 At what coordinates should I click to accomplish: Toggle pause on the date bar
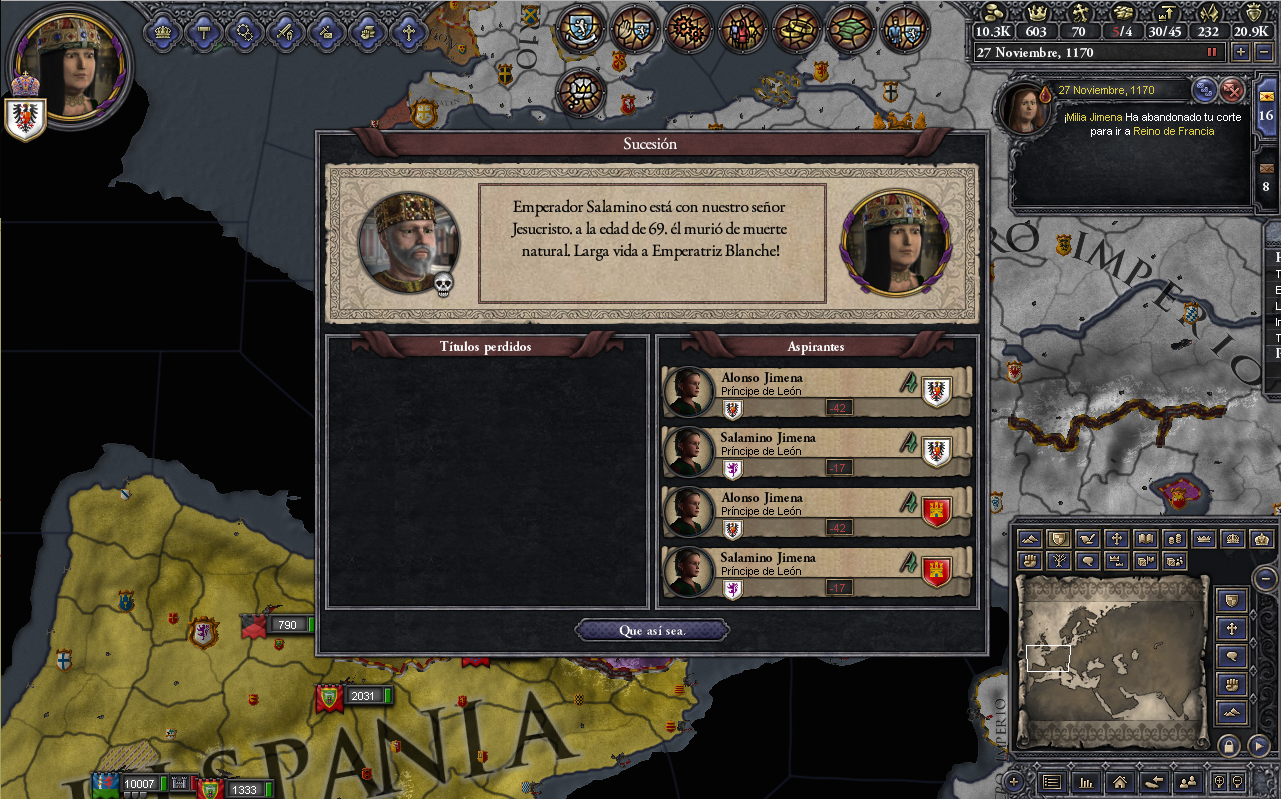(1213, 52)
